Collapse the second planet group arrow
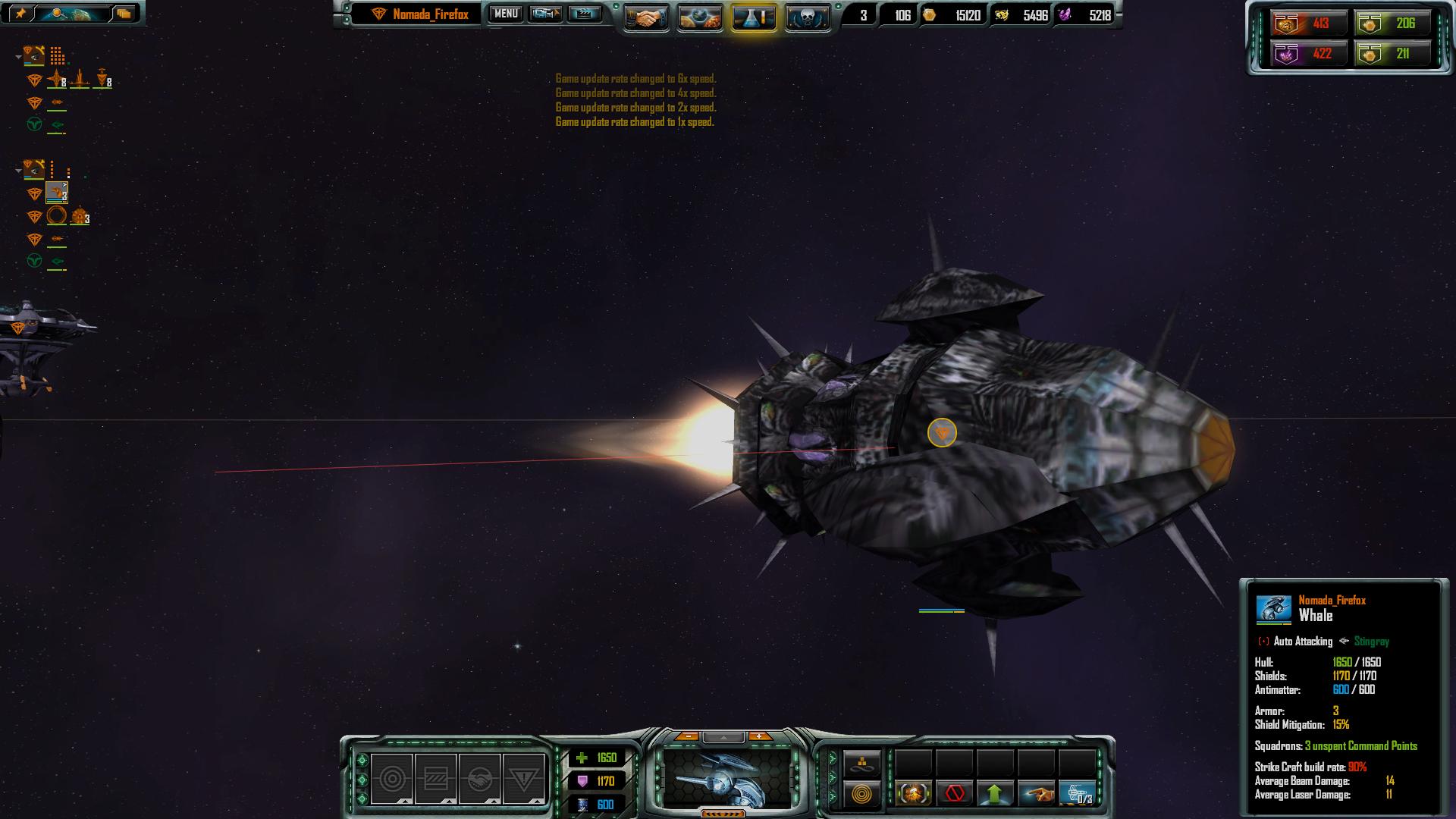The height and width of the screenshot is (819, 1456). pos(19,171)
